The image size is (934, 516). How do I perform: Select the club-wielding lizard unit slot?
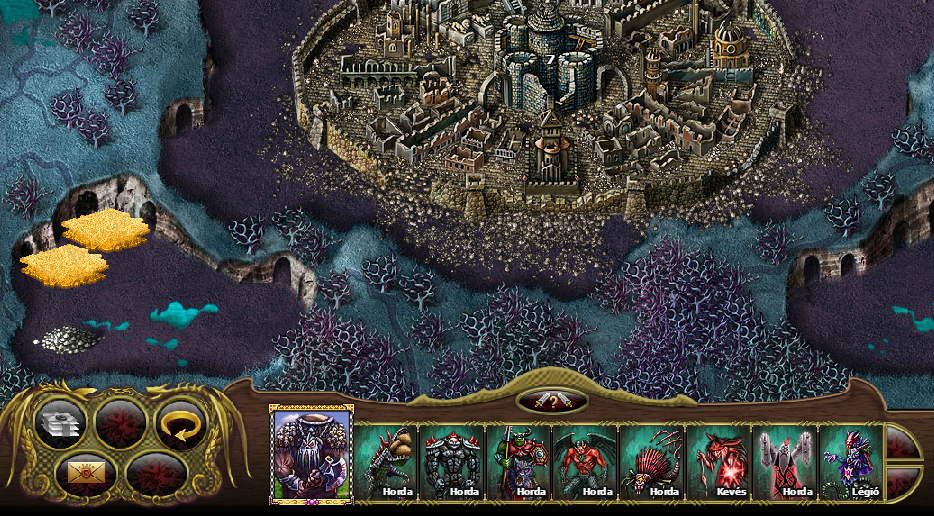(387, 462)
